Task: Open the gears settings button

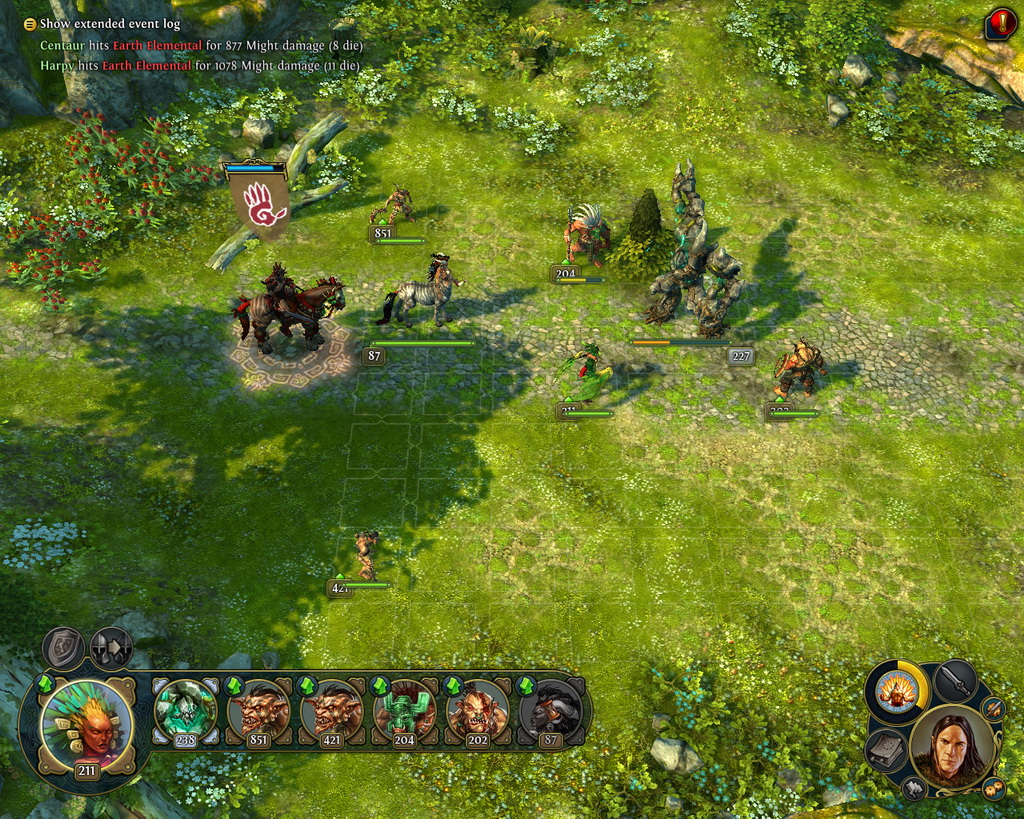Action: (x=993, y=787)
